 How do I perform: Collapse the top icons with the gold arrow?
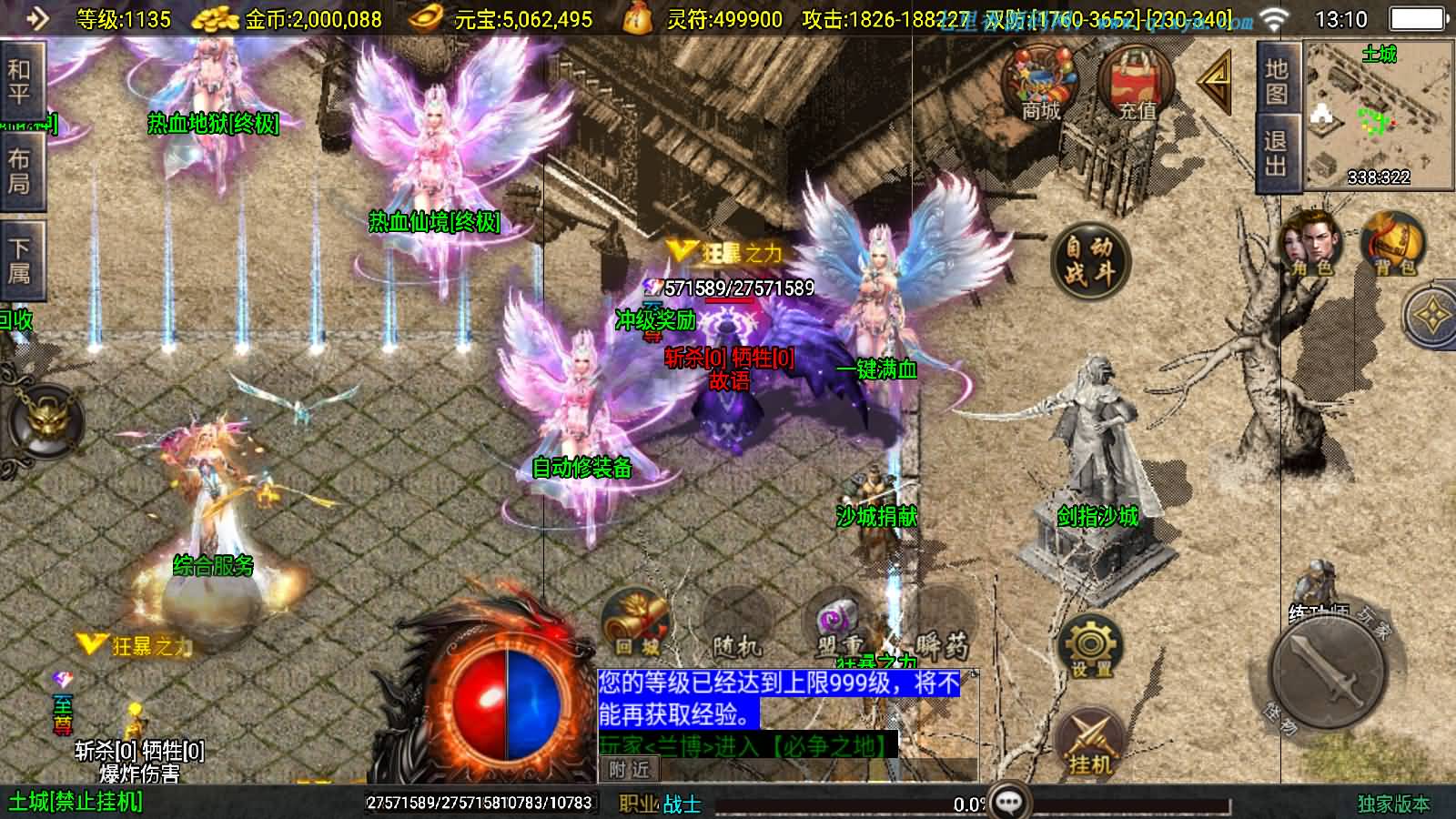1215,82
